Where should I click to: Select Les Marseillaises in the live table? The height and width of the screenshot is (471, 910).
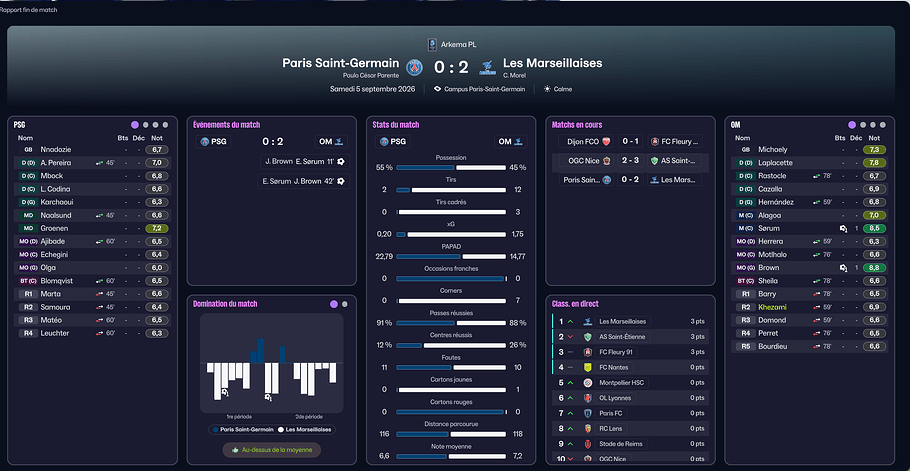[622, 322]
